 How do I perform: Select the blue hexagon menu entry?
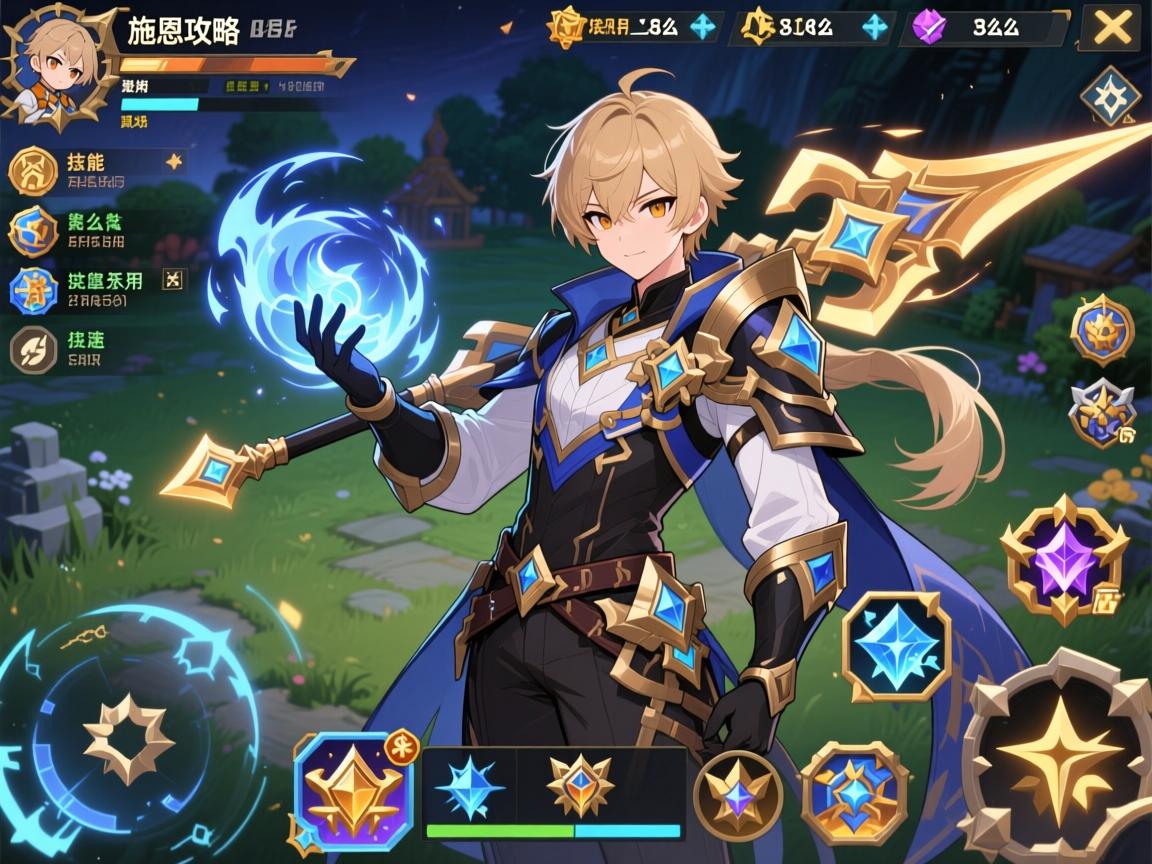point(33,231)
